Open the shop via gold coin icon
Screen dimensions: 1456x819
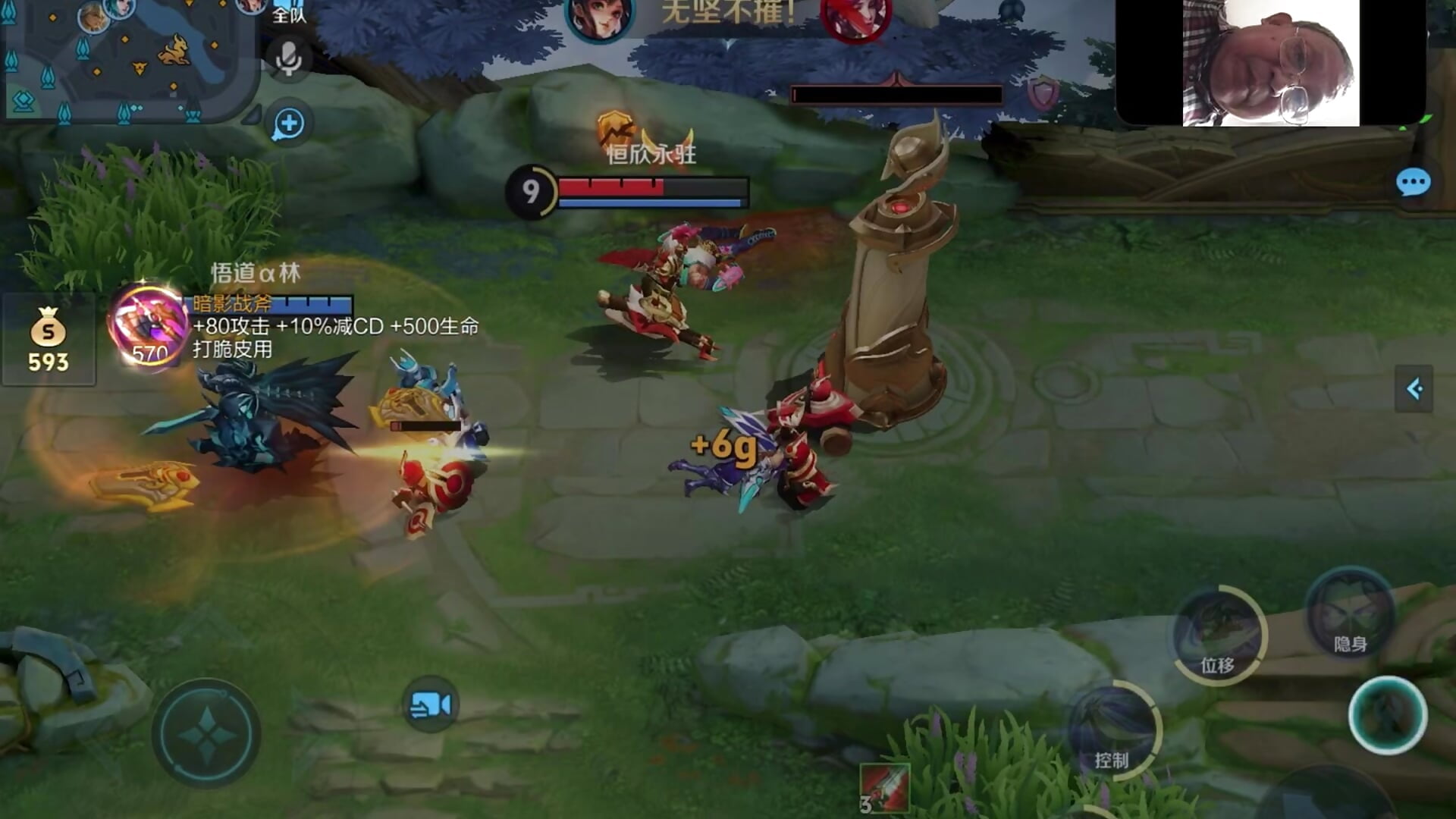pos(48,340)
